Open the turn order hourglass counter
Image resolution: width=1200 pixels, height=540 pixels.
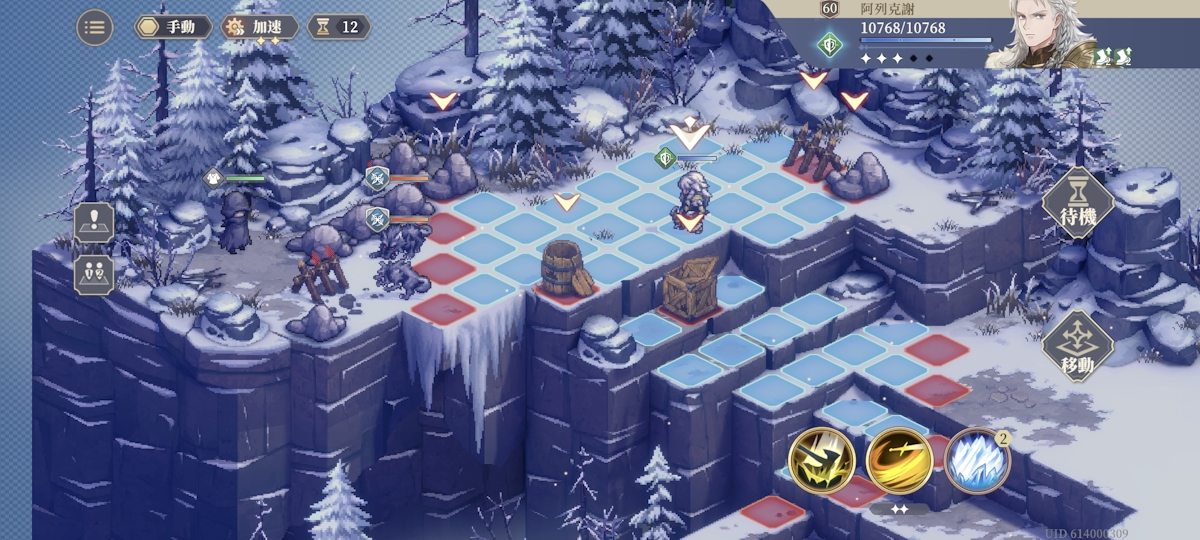337,27
